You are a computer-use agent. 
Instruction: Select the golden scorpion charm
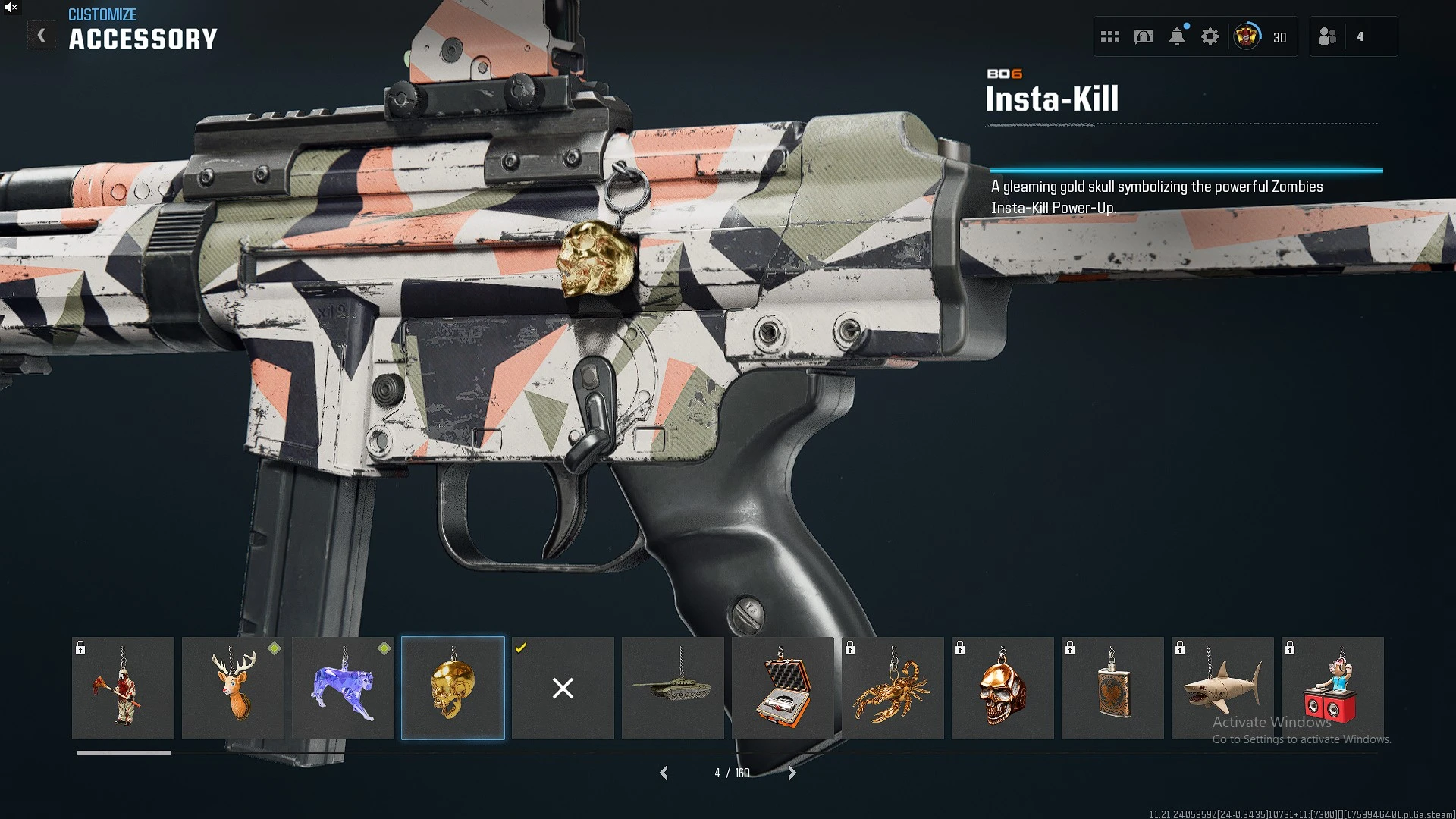893,688
